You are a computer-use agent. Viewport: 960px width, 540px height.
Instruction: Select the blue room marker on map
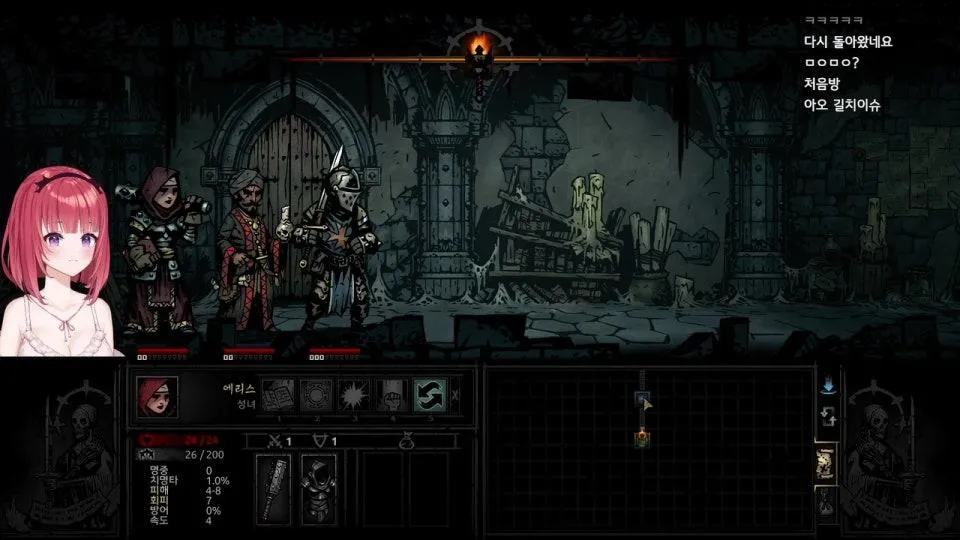[x=642, y=400]
